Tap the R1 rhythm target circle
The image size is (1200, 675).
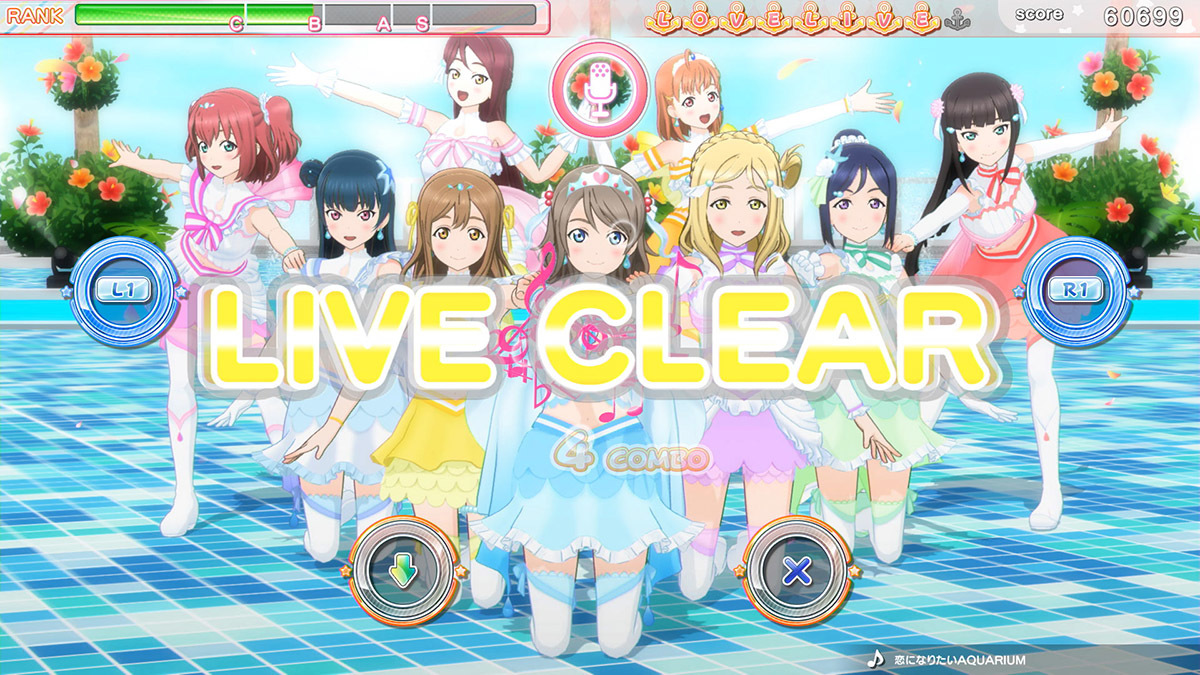[1075, 290]
